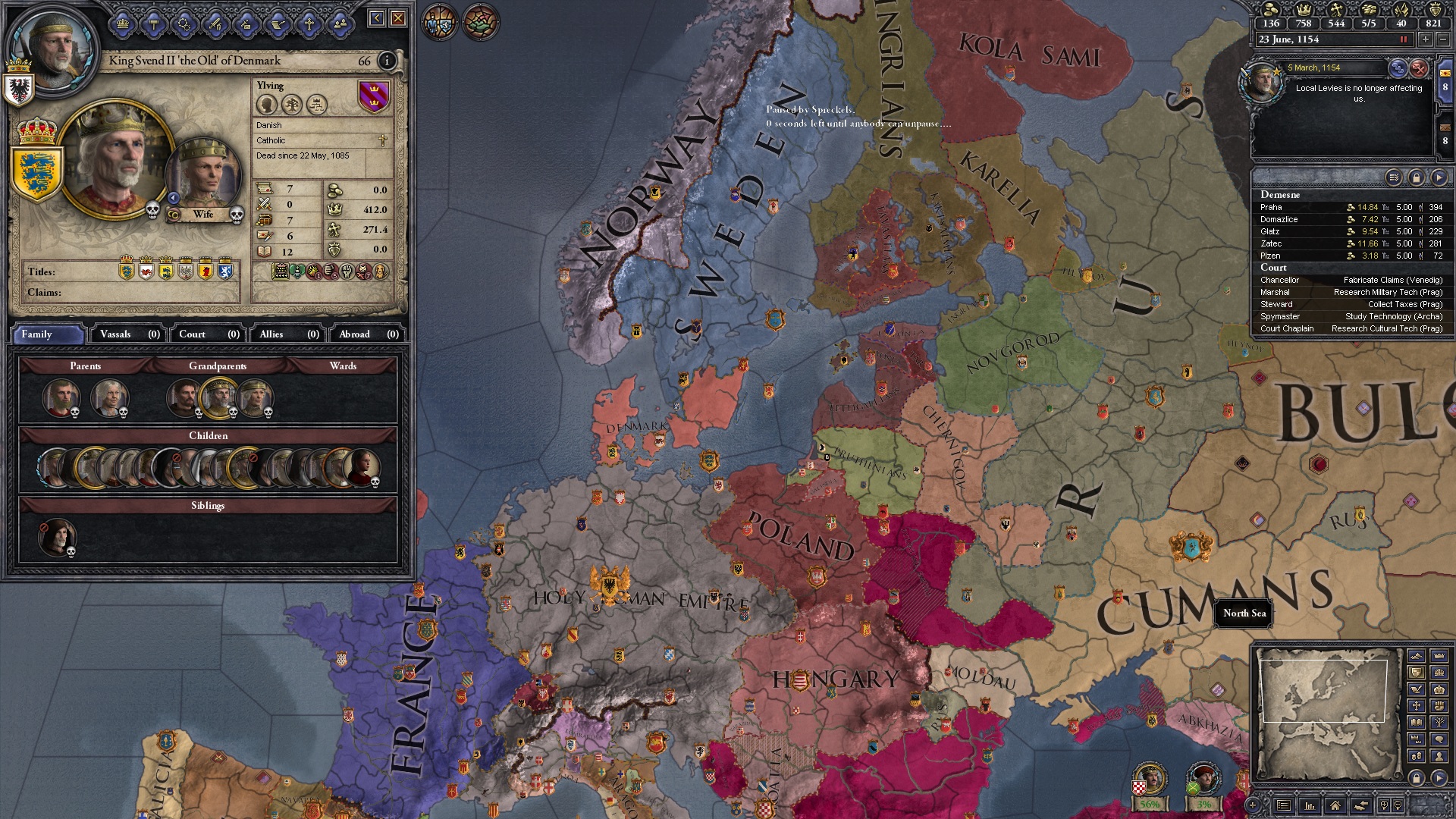Toggle the info 'i' circle on Svend's title bar
The image size is (1456, 819).
[x=388, y=60]
